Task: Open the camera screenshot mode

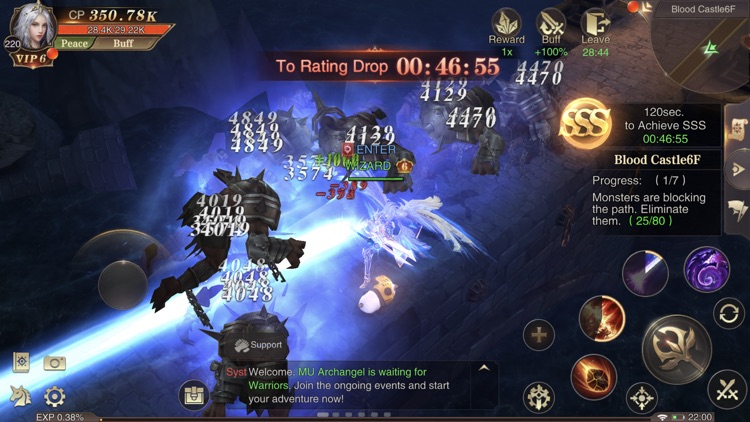Action: coord(54,363)
